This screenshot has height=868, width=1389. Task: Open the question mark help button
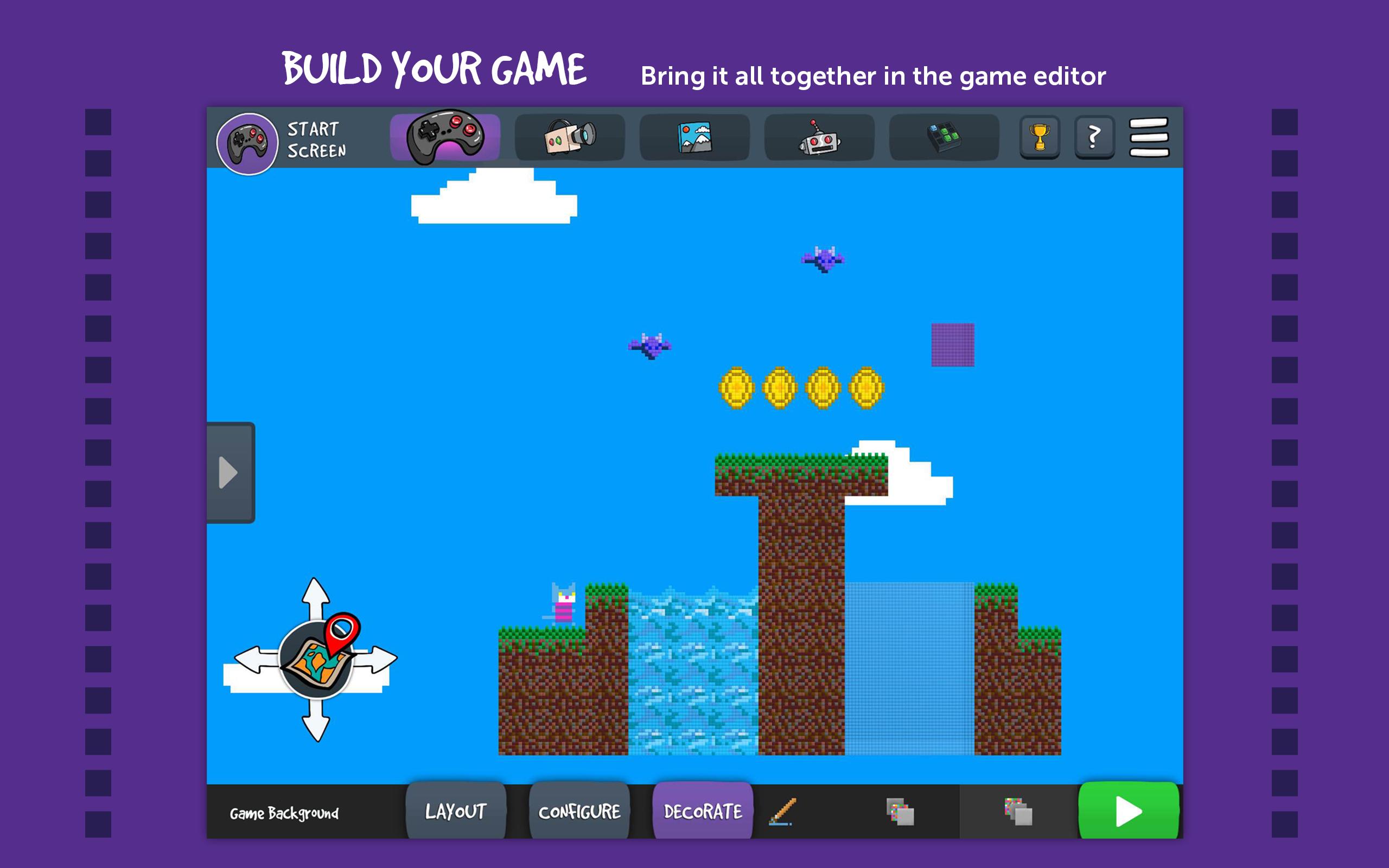(x=1095, y=137)
